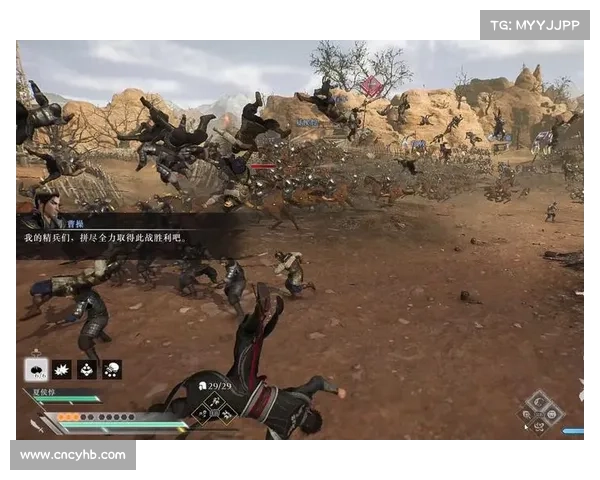
Task: Open the www.cncyhb.com watermark link
Action: pos(73,455)
